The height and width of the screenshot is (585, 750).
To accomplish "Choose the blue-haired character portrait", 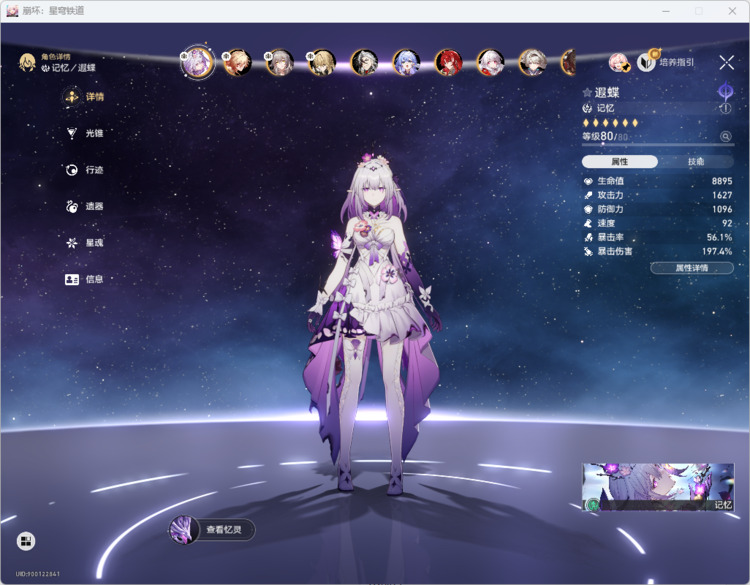I will tap(406, 63).
